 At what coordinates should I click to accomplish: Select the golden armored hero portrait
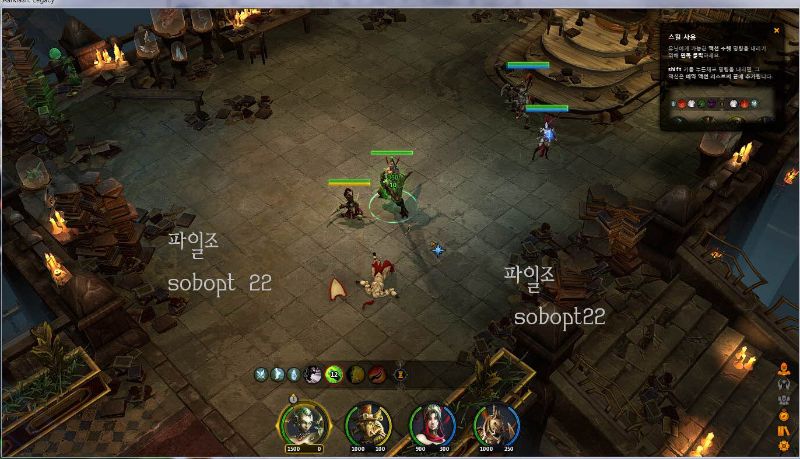(x=493, y=422)
